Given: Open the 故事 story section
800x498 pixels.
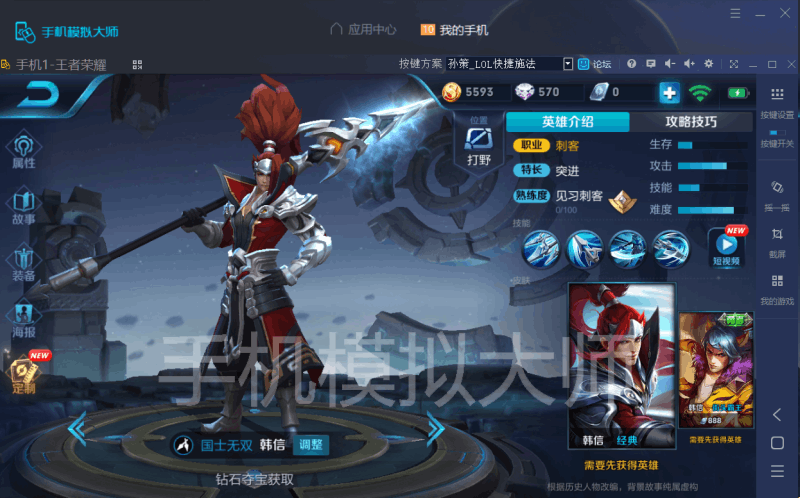Looking at the screenshot, I should pos(23,207).
